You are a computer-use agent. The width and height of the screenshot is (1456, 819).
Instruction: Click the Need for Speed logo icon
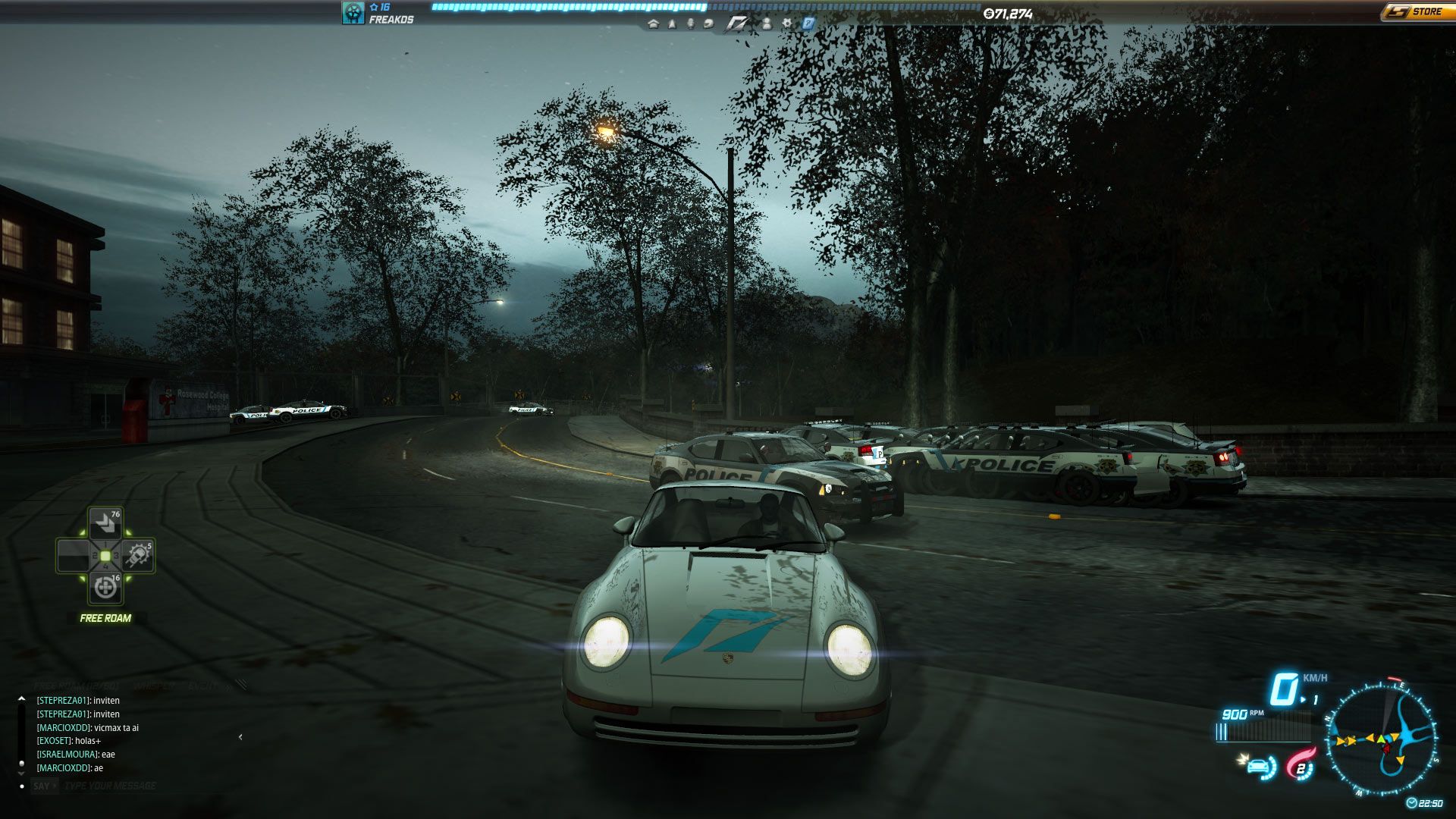pyautogui.click(x=736, y=24)
